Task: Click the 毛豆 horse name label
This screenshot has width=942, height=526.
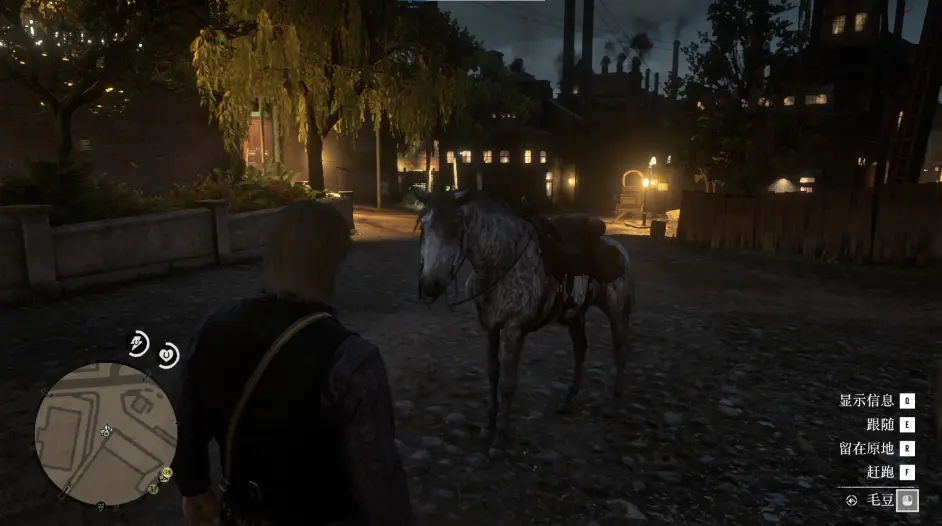Action: [880, 499]
